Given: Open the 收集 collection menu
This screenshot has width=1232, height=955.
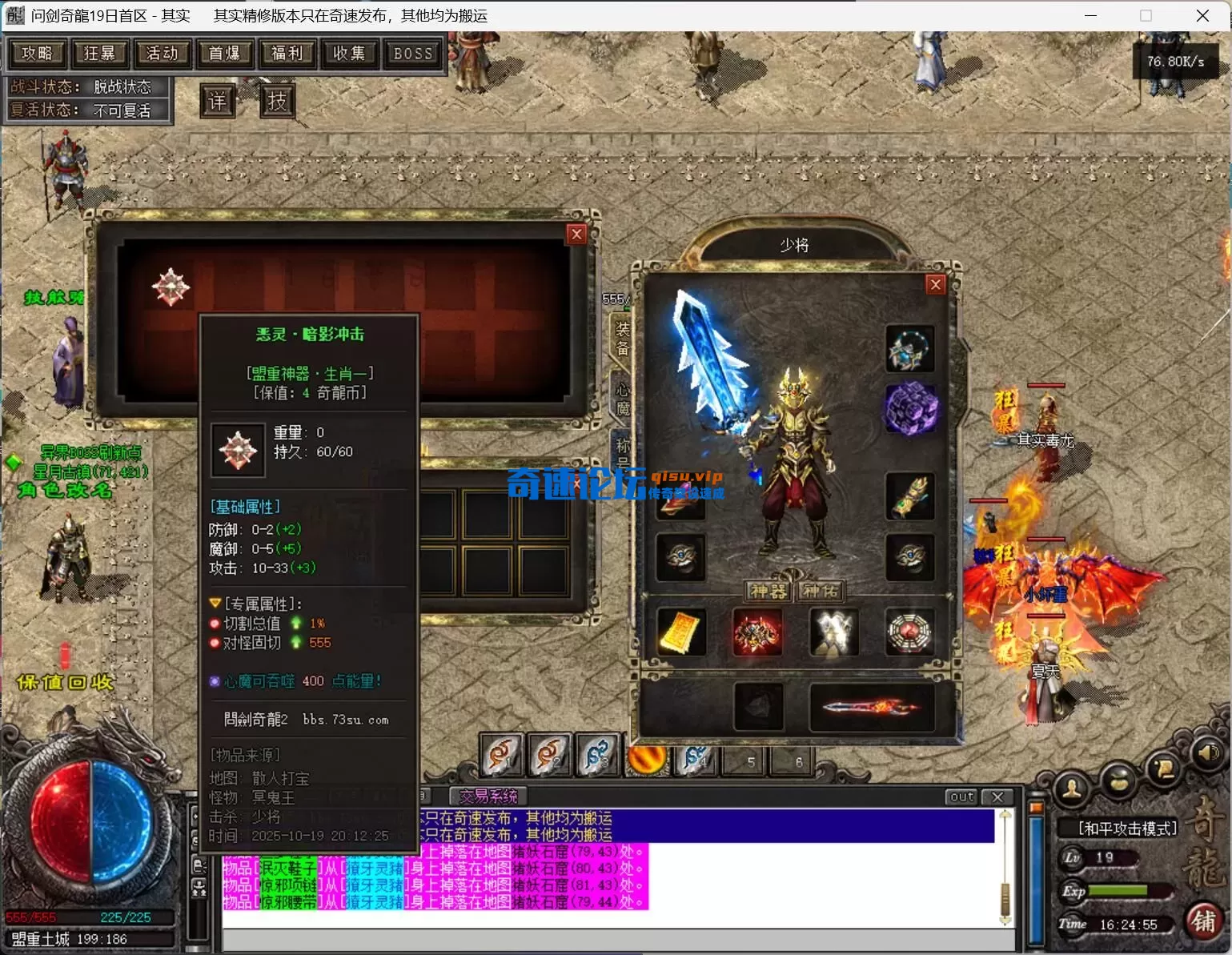Looking at the screenshot, I should [x=349, y=54].
